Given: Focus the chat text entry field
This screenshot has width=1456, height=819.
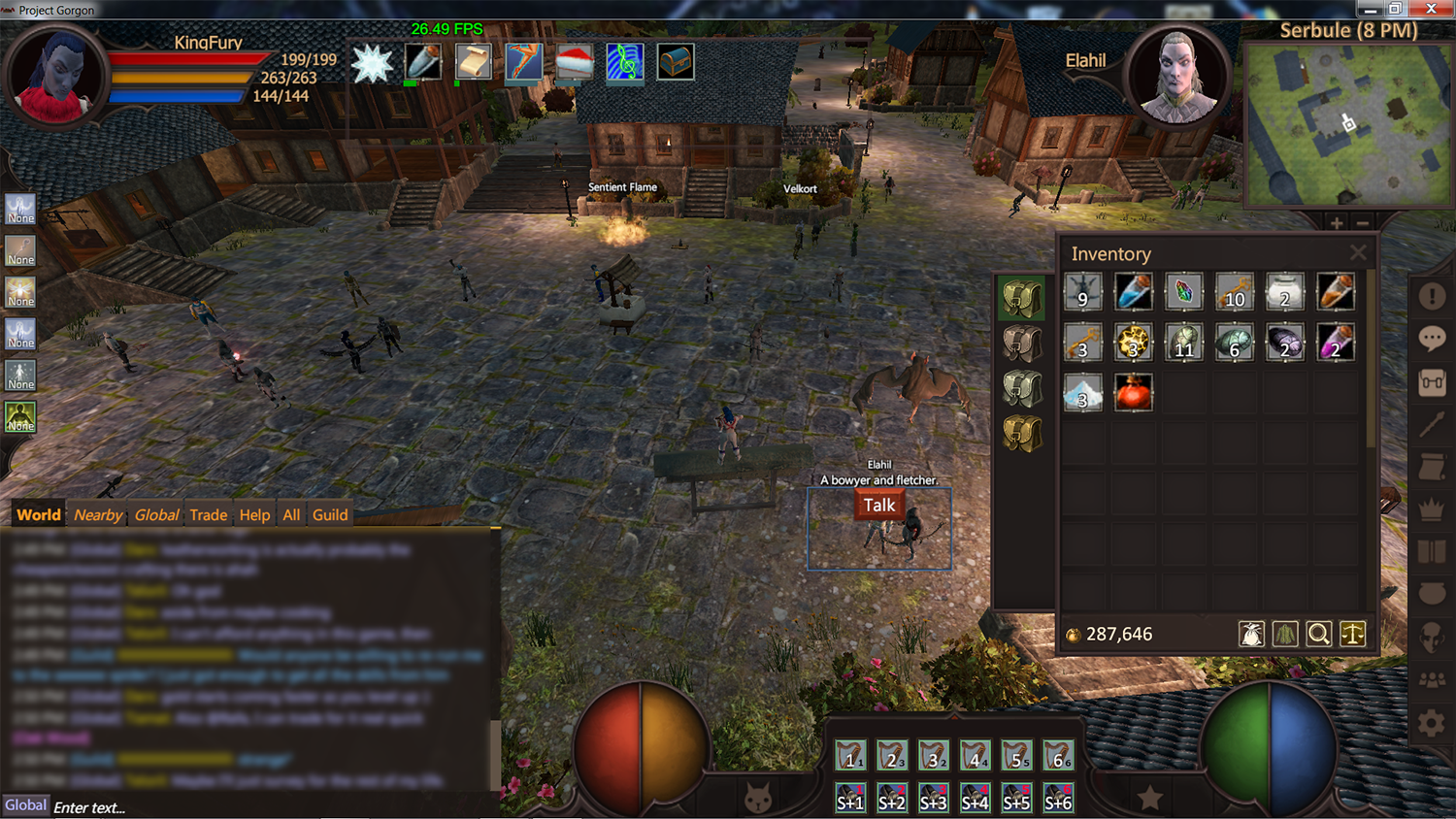Looking at the screenshot, I should [x=272, y=807].
